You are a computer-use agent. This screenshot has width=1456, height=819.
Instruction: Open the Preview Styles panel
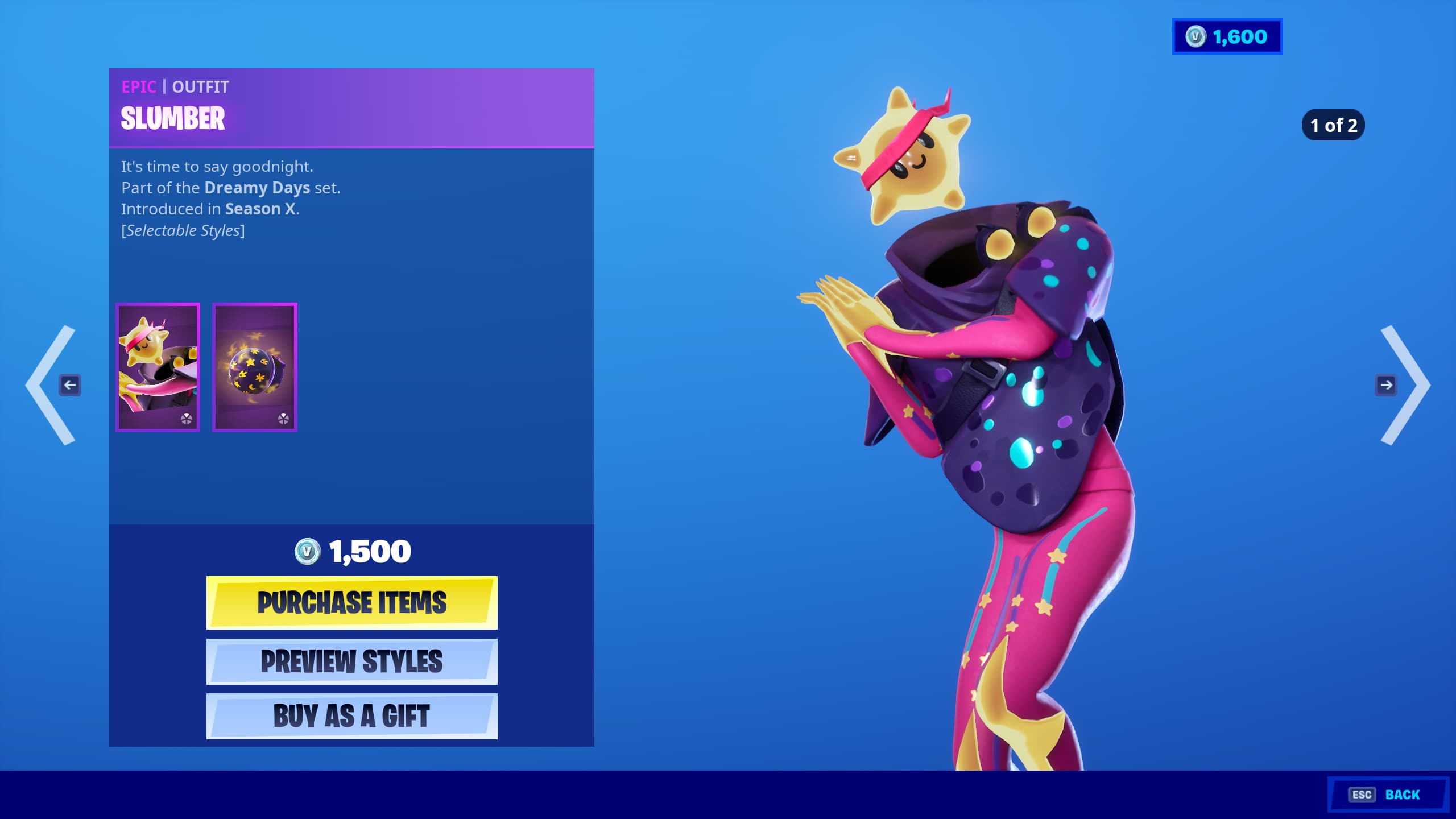pos(351,661)
